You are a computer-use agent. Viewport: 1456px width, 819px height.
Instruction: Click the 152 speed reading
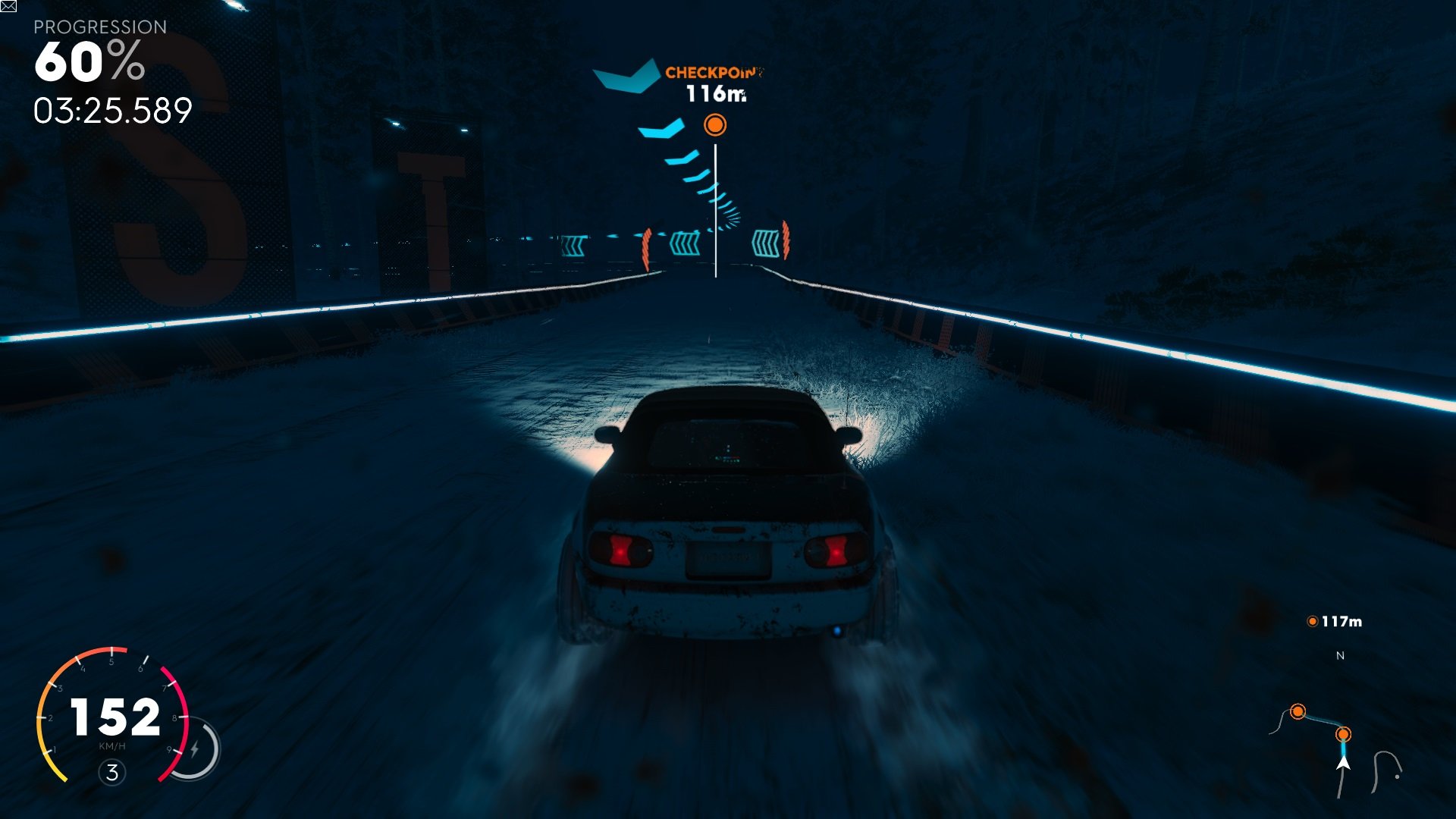pos(115,715)
